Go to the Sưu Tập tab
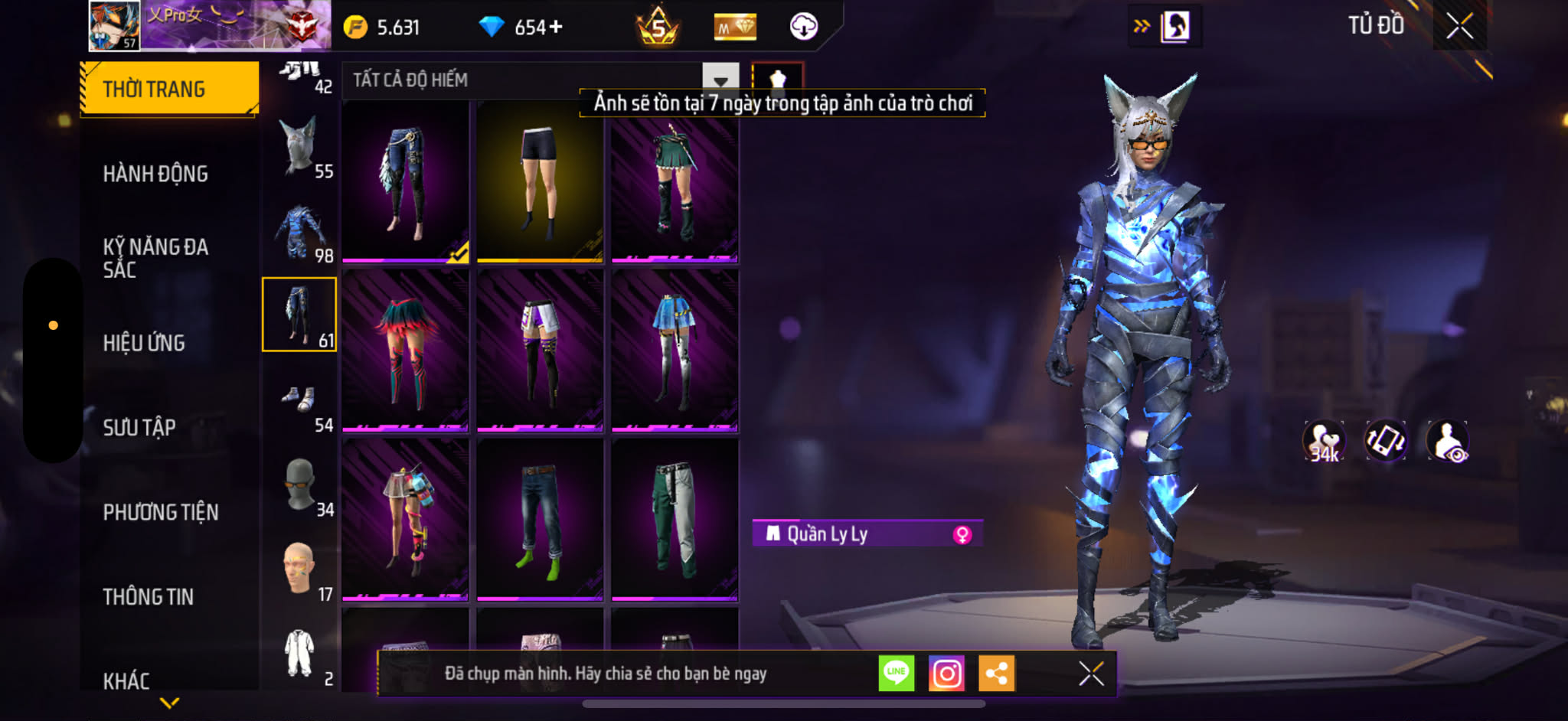Viewport: 1568px width, 721px height. tap(139, 427)
